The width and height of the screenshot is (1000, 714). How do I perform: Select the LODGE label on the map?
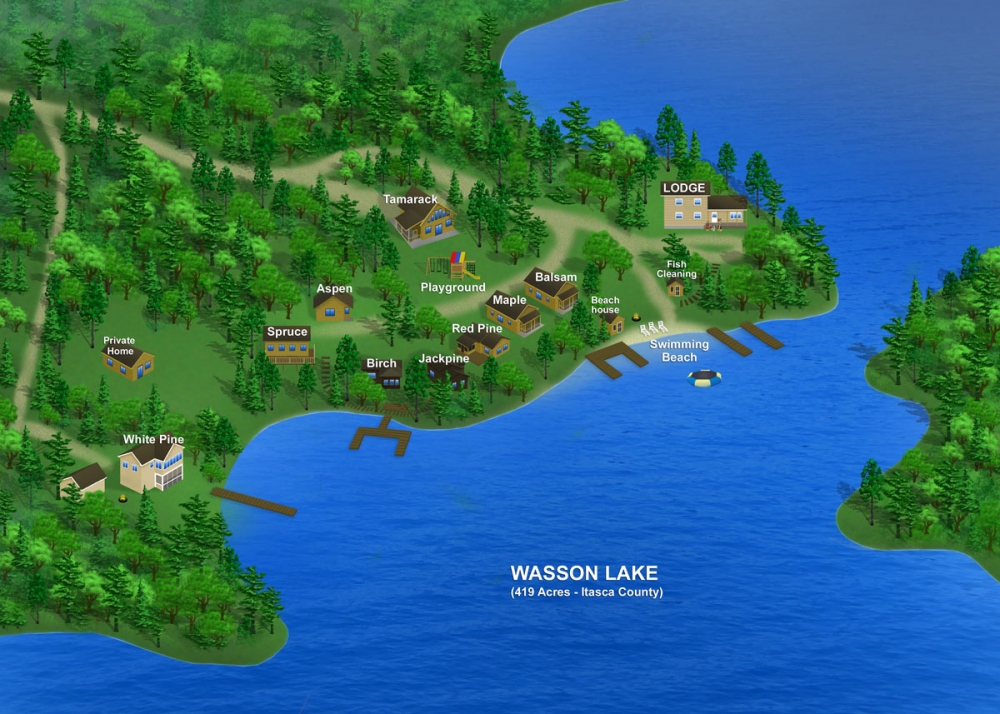coord(685,188)
